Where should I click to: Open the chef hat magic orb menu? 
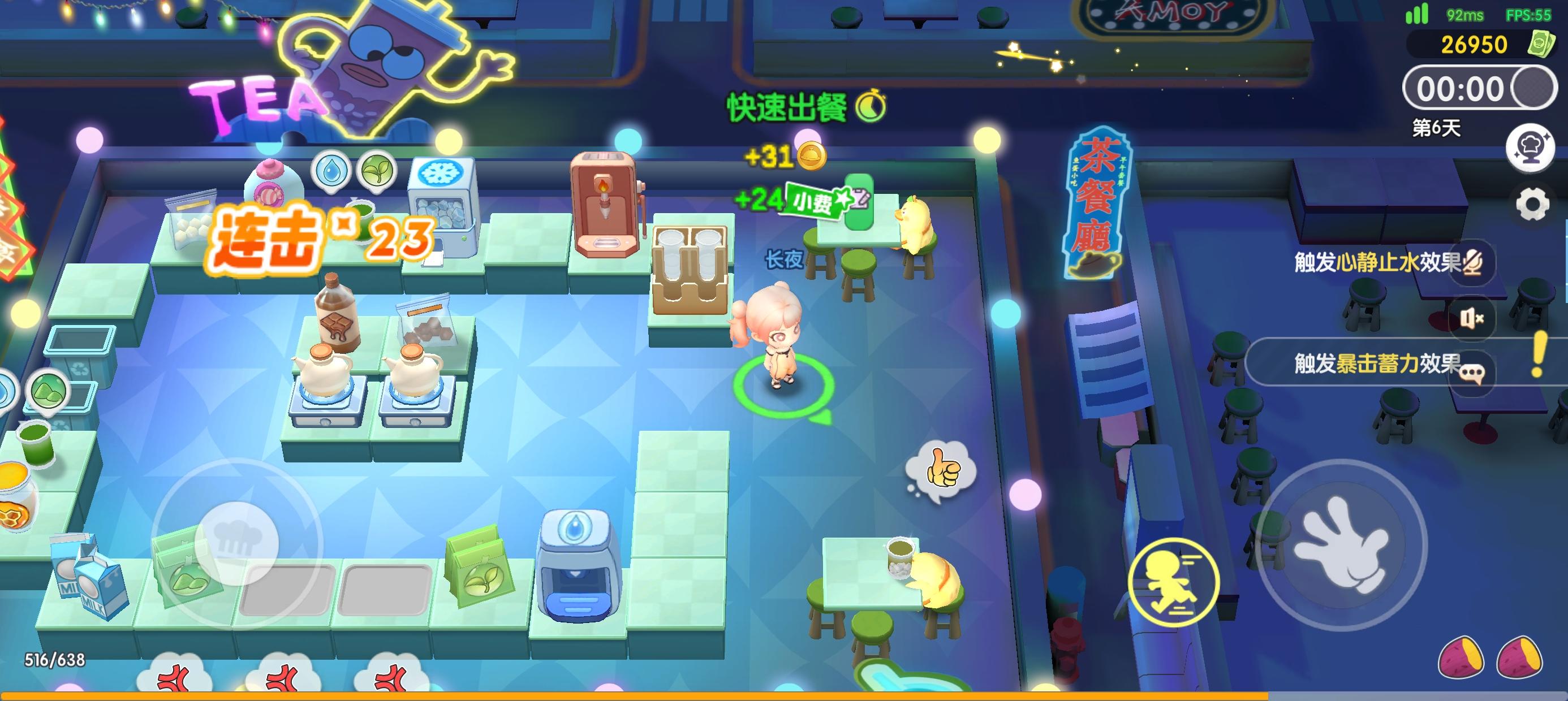pos(1529,149)
